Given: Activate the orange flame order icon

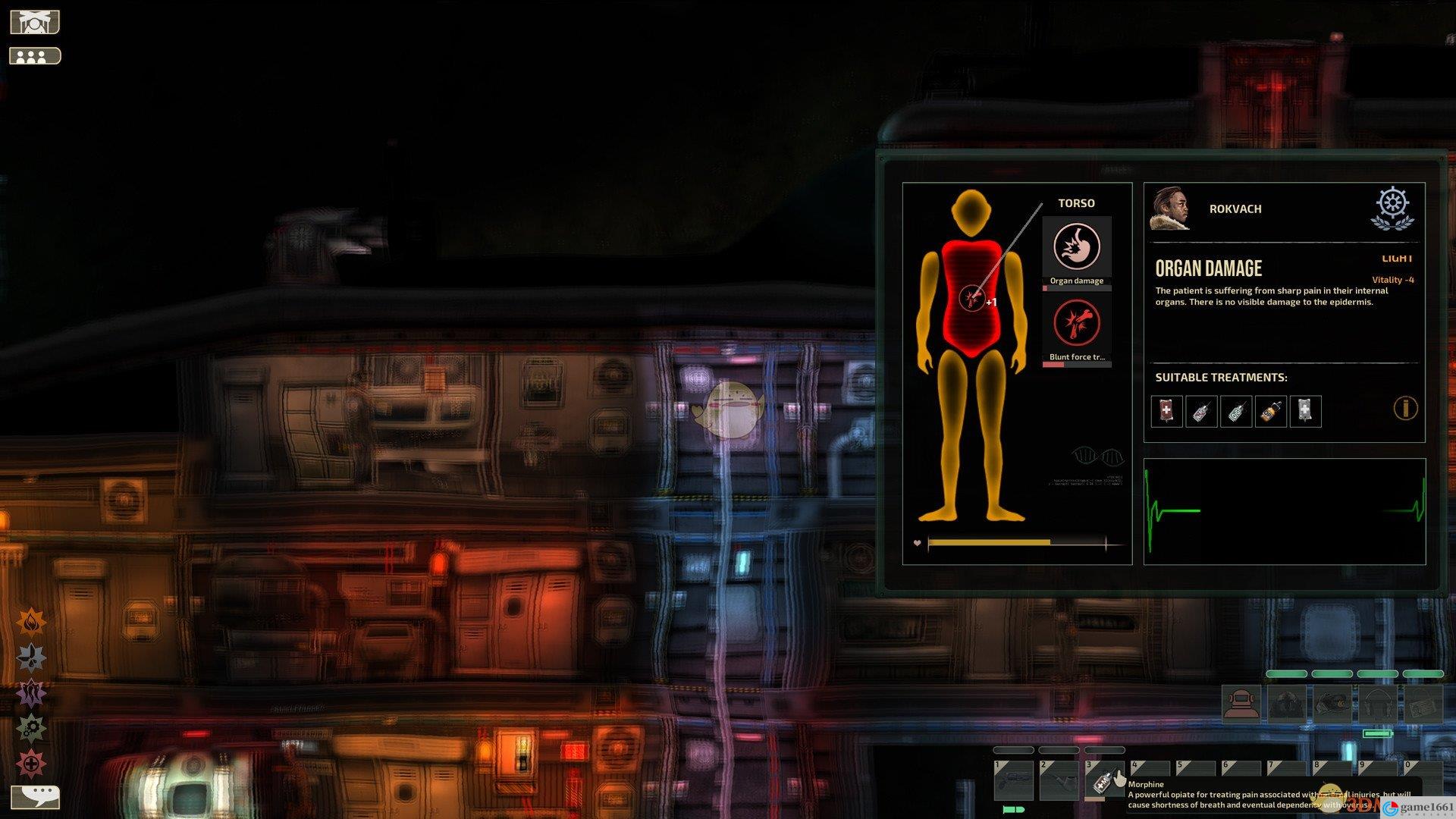Looking at the screenshot, I should click(31, 622).
